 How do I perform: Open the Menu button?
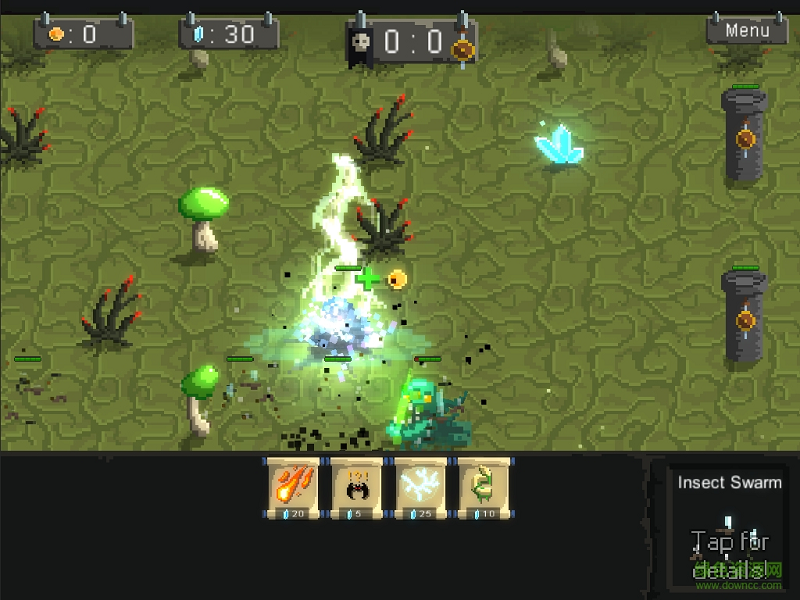tap(747, 30)
